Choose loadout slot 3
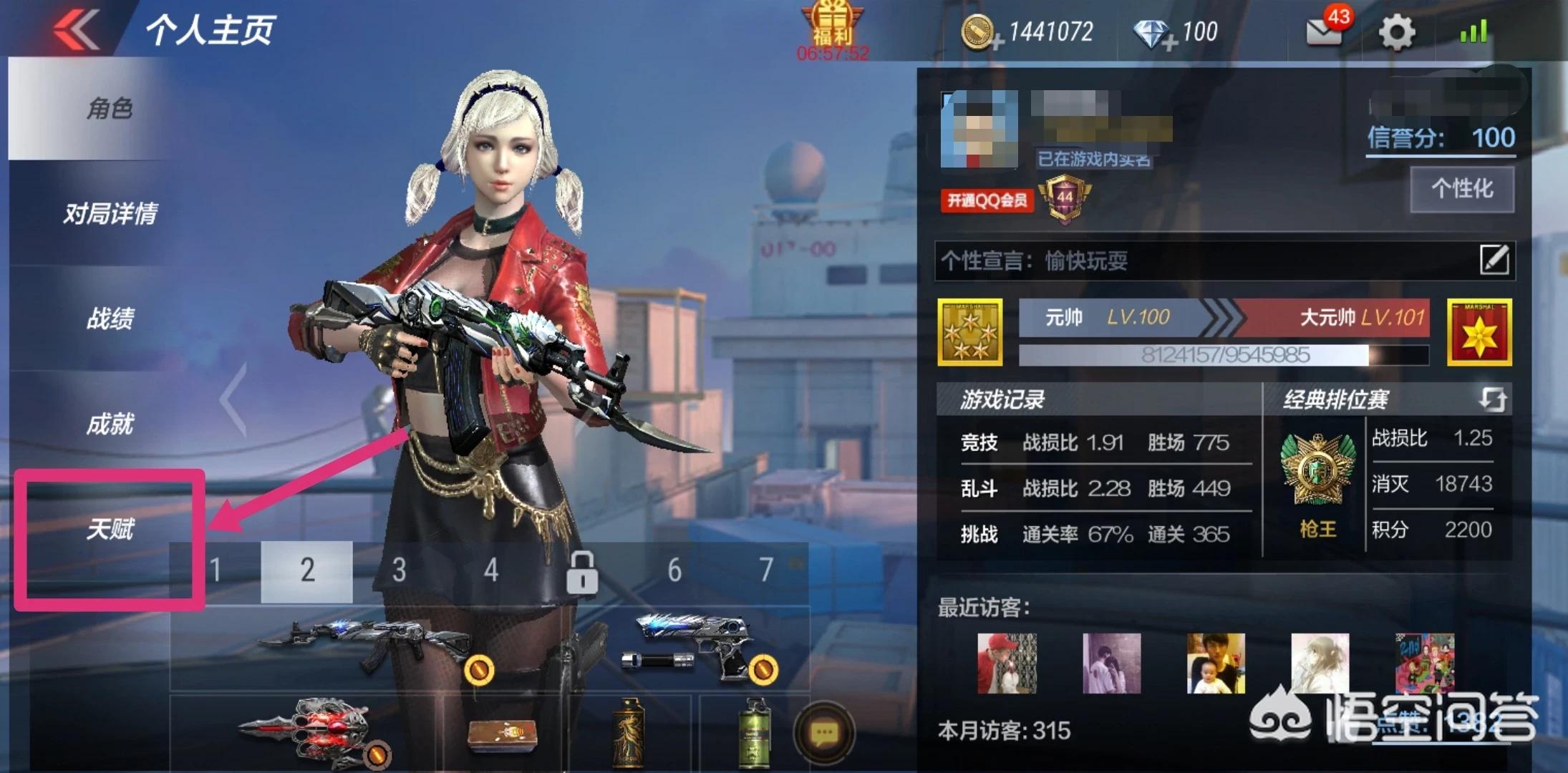The width and height of the screenshot is (1568, 773). pyautogui.click(x=399, y=570)
